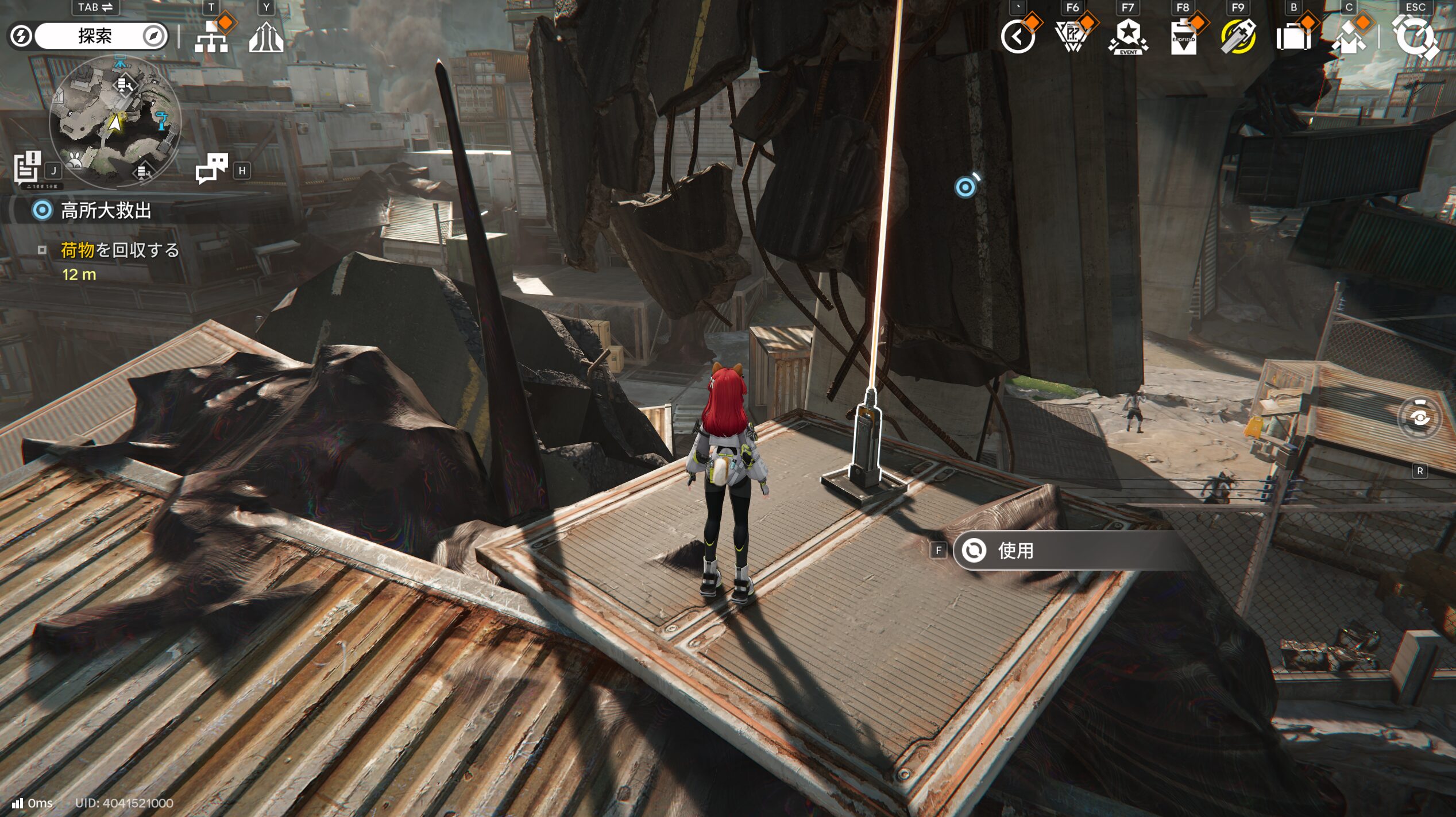
Task: Open the star EVENT menu
Action: (x=1127, y=38)
